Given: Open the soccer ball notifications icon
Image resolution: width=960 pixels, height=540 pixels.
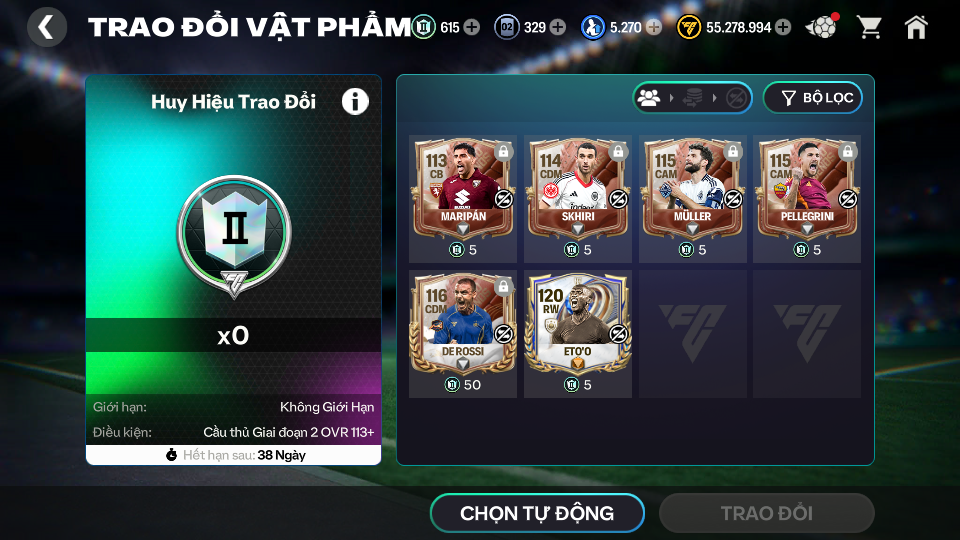Looking at the screenshot, I should click(x=822, y=27).
